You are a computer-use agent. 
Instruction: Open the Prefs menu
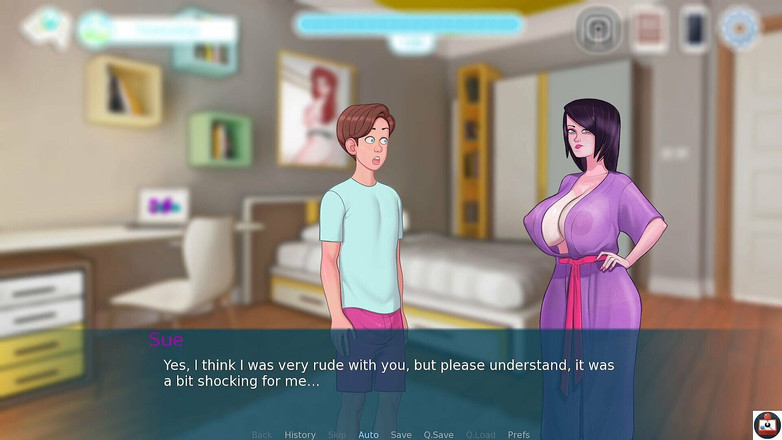pyautogui.click(x=518, y=435)
